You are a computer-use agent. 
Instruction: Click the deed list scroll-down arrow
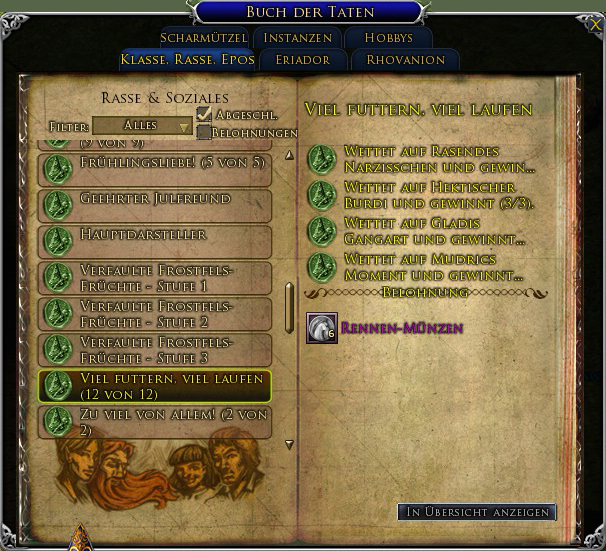[289, 445]
